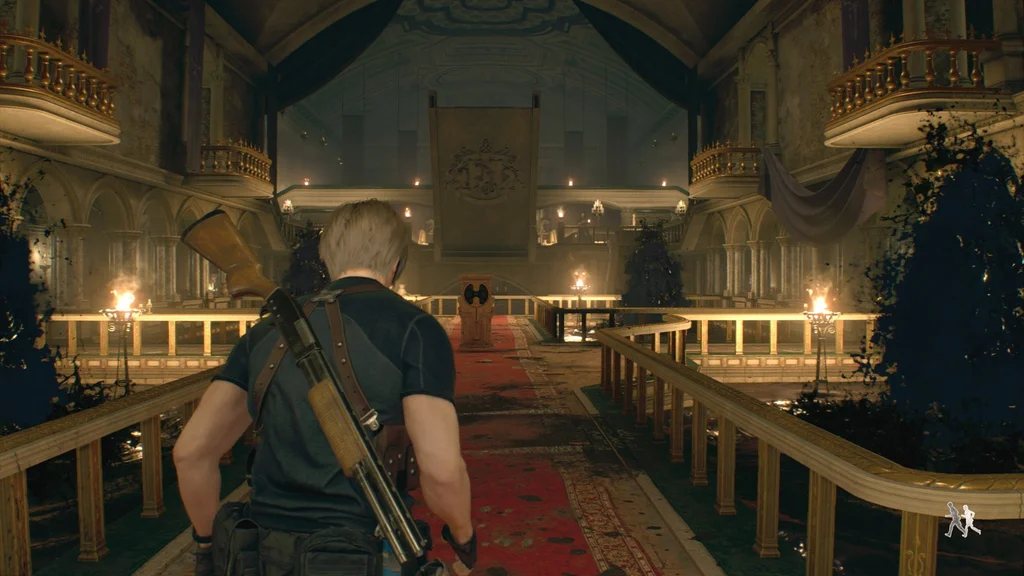This screenshot has width=1024, height=576.
Task: Click the two running figures companion icon
Action: pyautogui.click(x=962, y=519)
